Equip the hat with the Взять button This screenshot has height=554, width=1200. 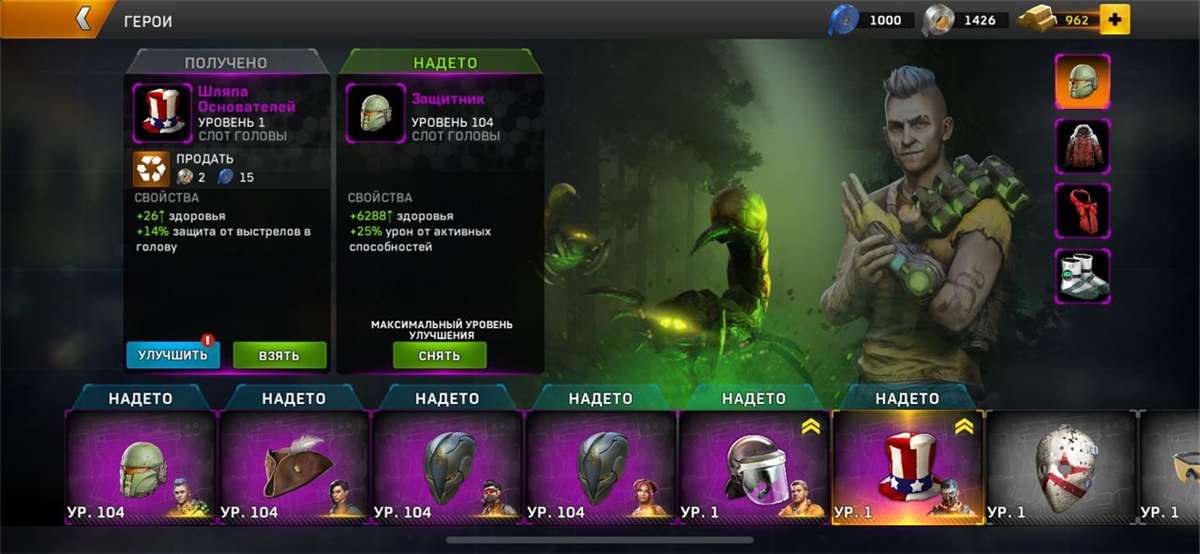280,354
